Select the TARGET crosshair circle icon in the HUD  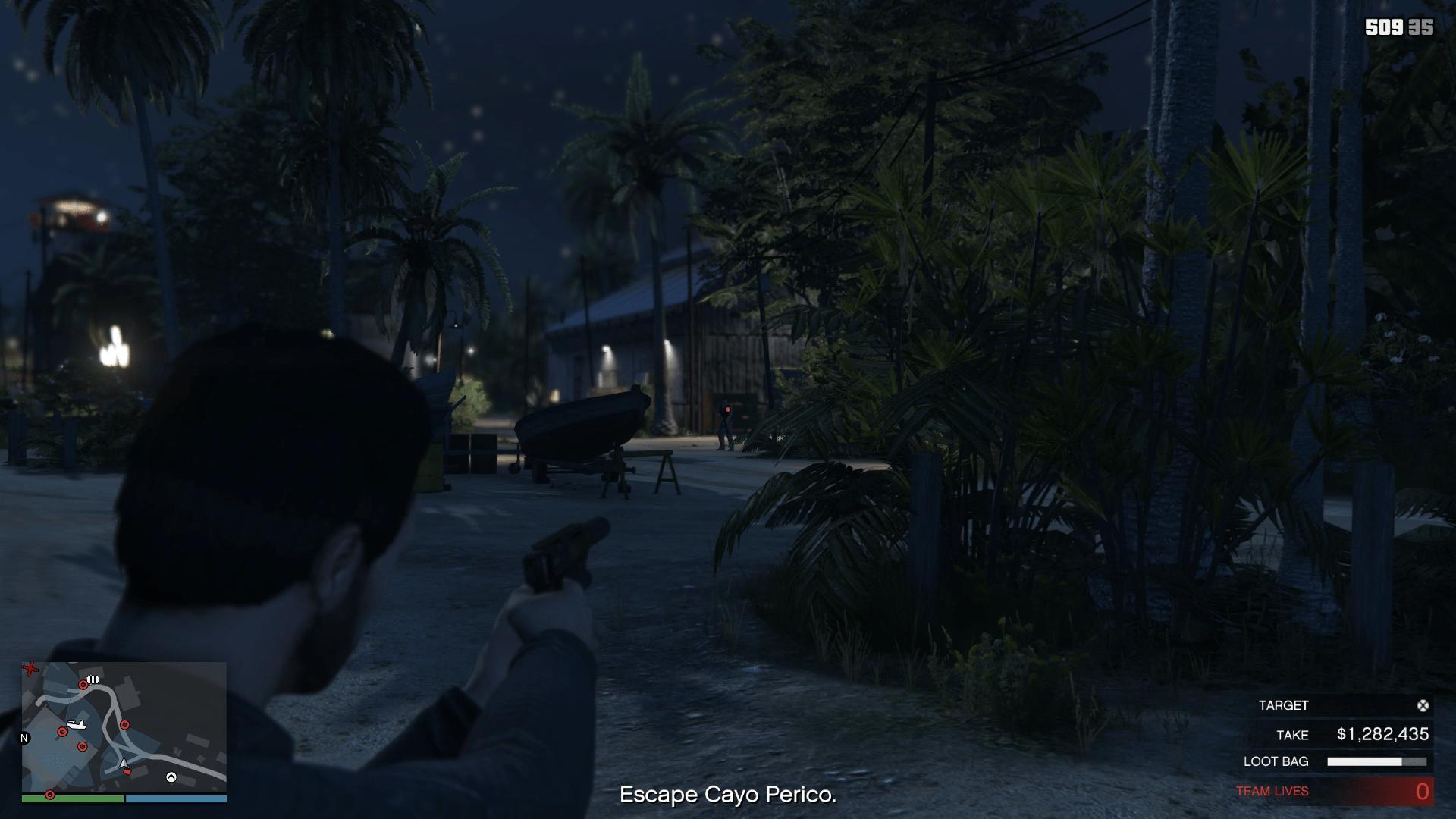click(1423, 705)
